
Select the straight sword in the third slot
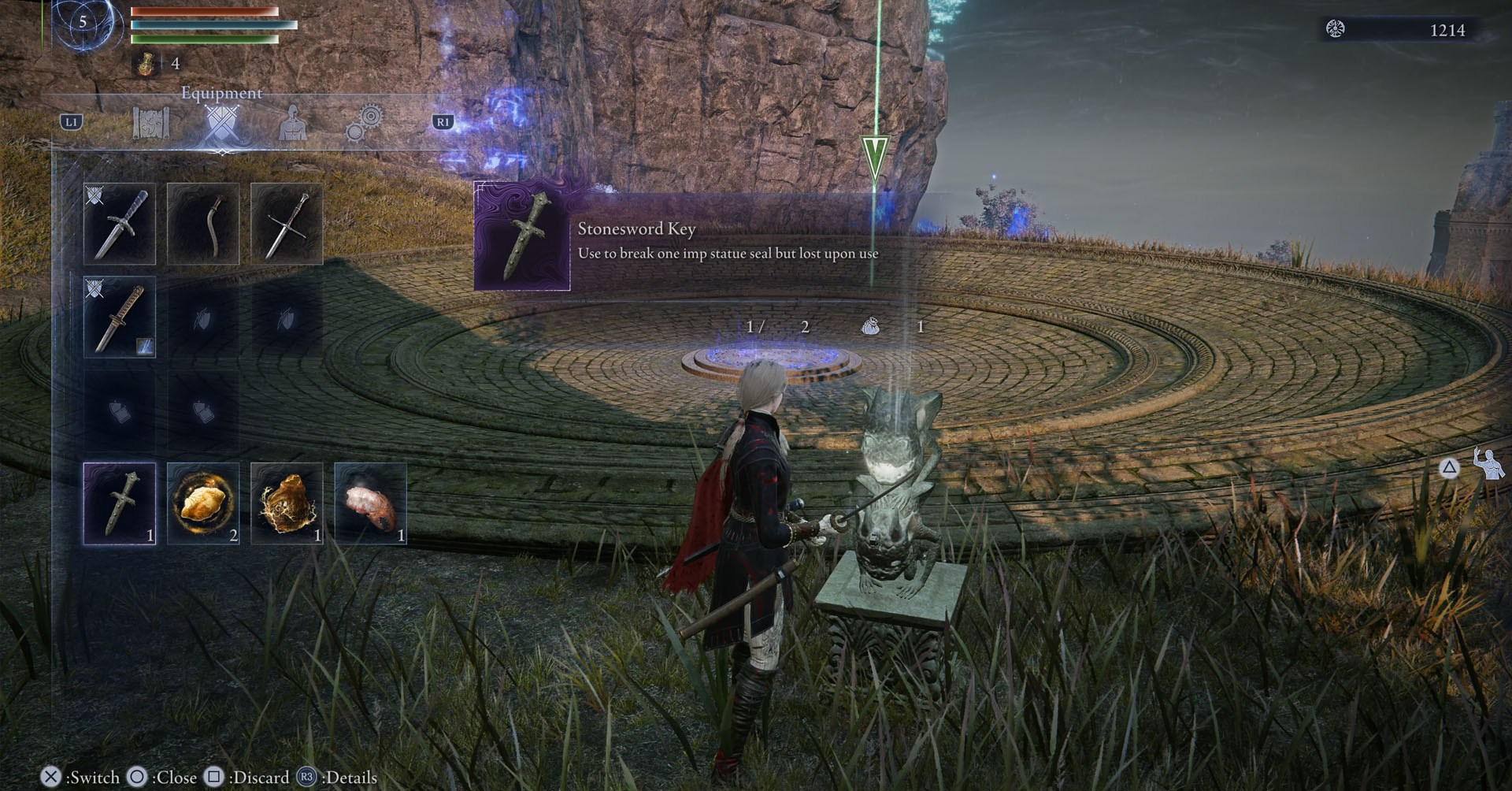(286, 223)
